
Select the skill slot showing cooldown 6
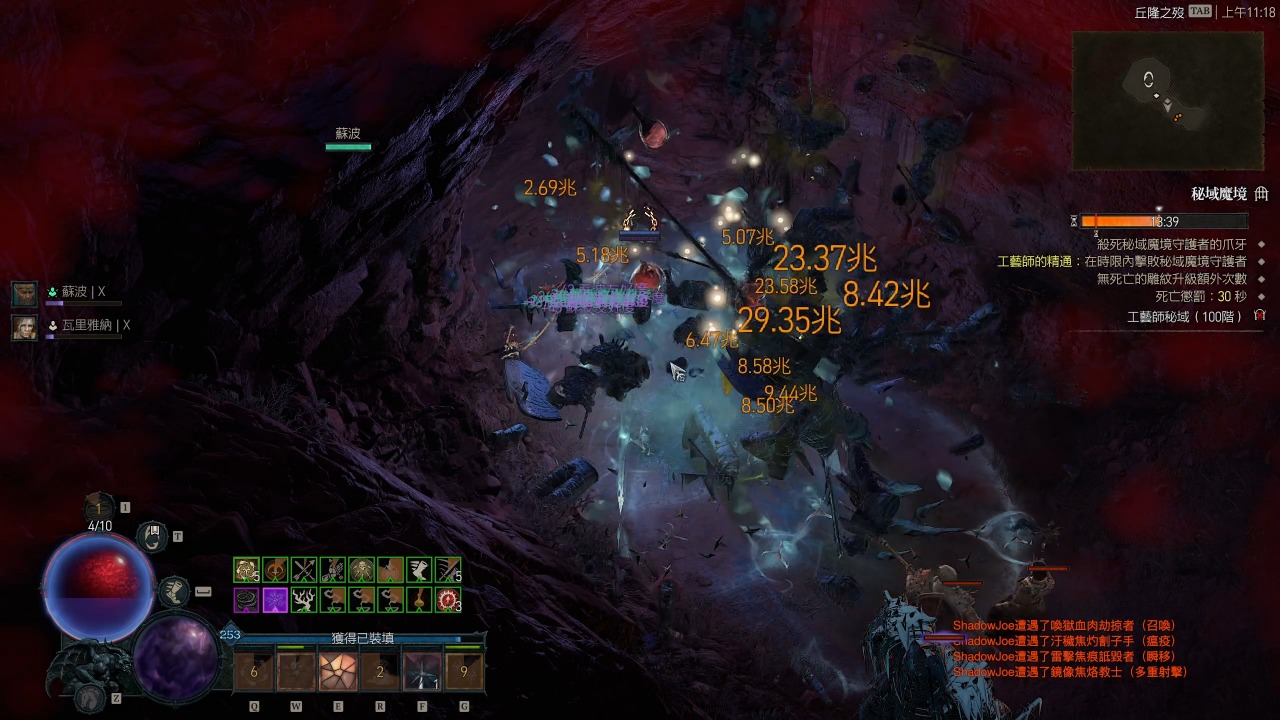click(254, 671)
